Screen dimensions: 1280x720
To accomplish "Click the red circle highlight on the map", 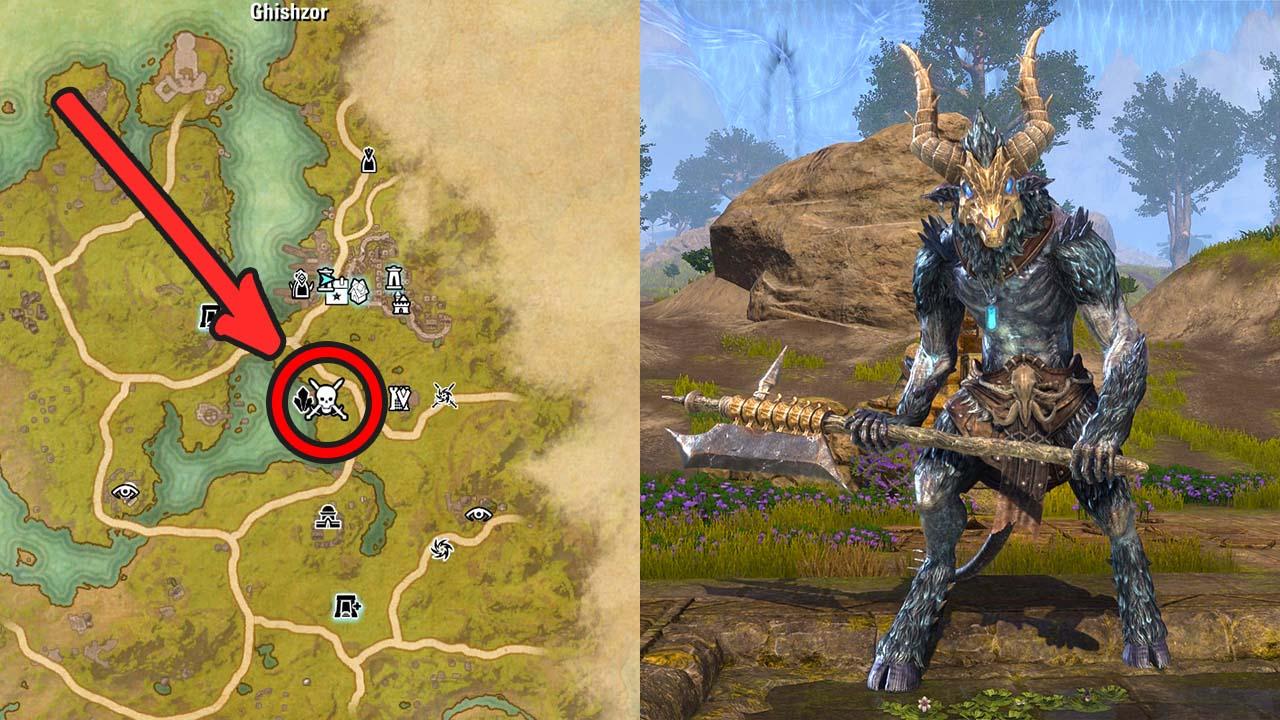I will click(x=330, y=400).
